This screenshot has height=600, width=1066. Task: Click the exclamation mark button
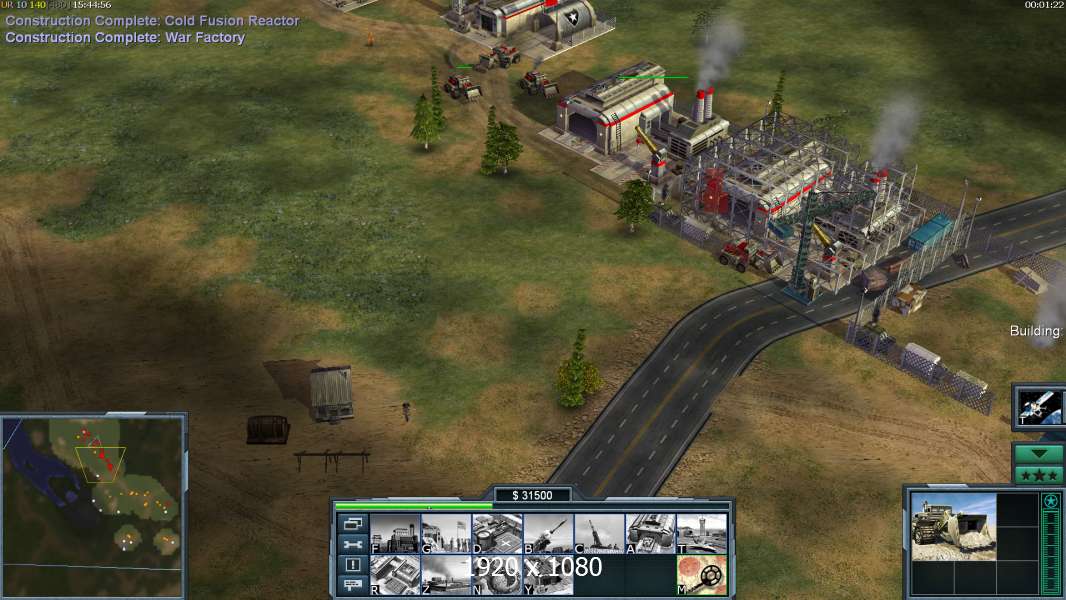coord(352,565)
